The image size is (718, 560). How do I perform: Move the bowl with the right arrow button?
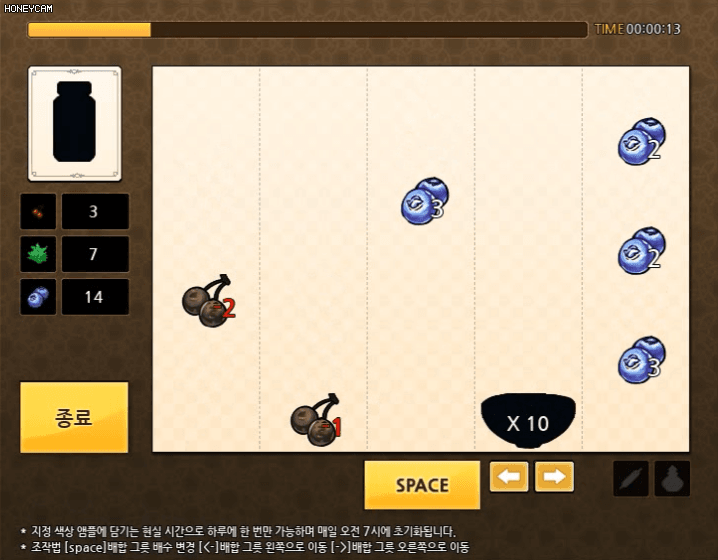click(554, 477)
